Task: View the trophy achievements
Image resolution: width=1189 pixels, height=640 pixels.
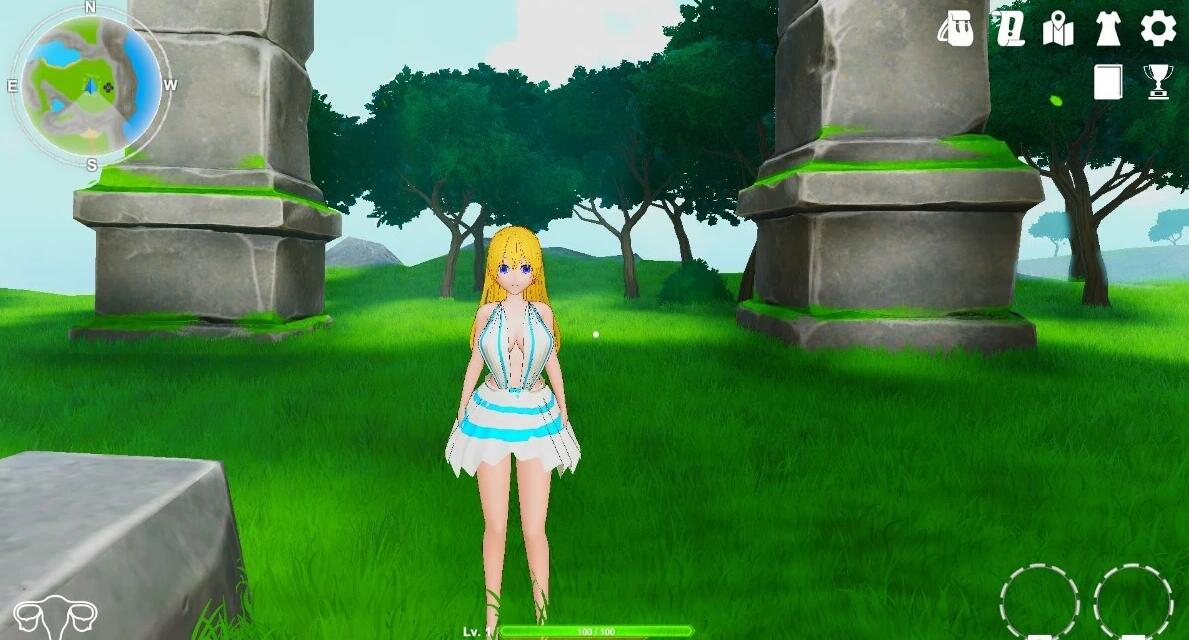Action: pyautogui.click(x=1158, y=82)
